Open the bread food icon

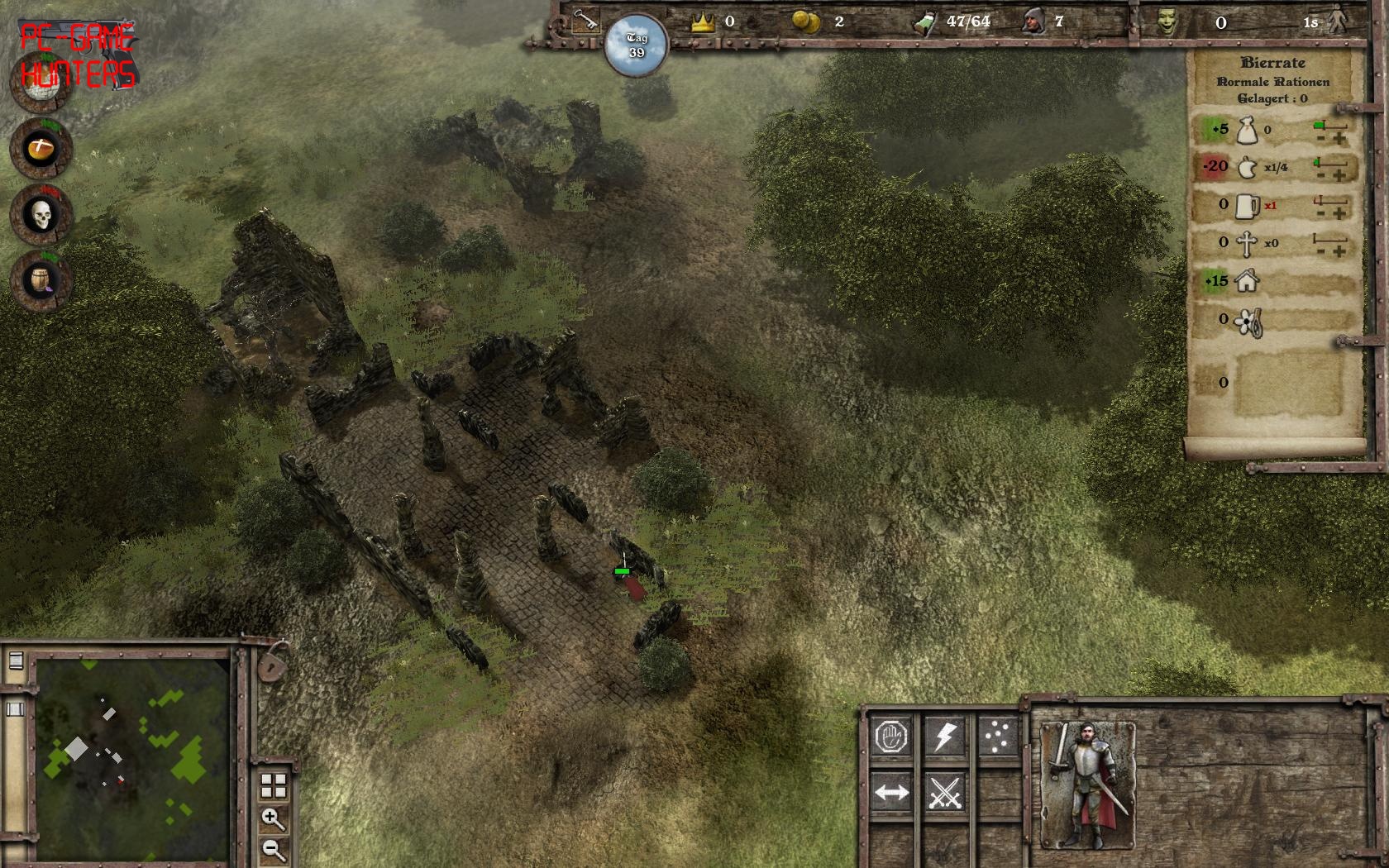click(x=41, y=150)
